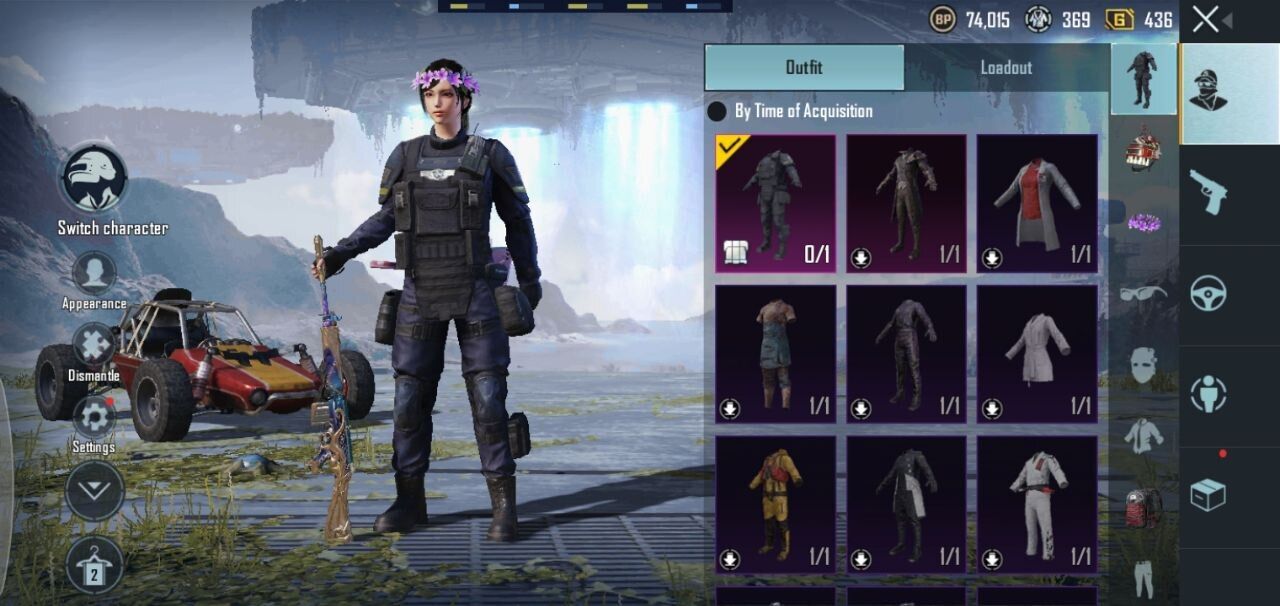Collapse the side menu with down arrow
The width and height of the screenshot is (1280, 606).
click(x=94, y=491)
